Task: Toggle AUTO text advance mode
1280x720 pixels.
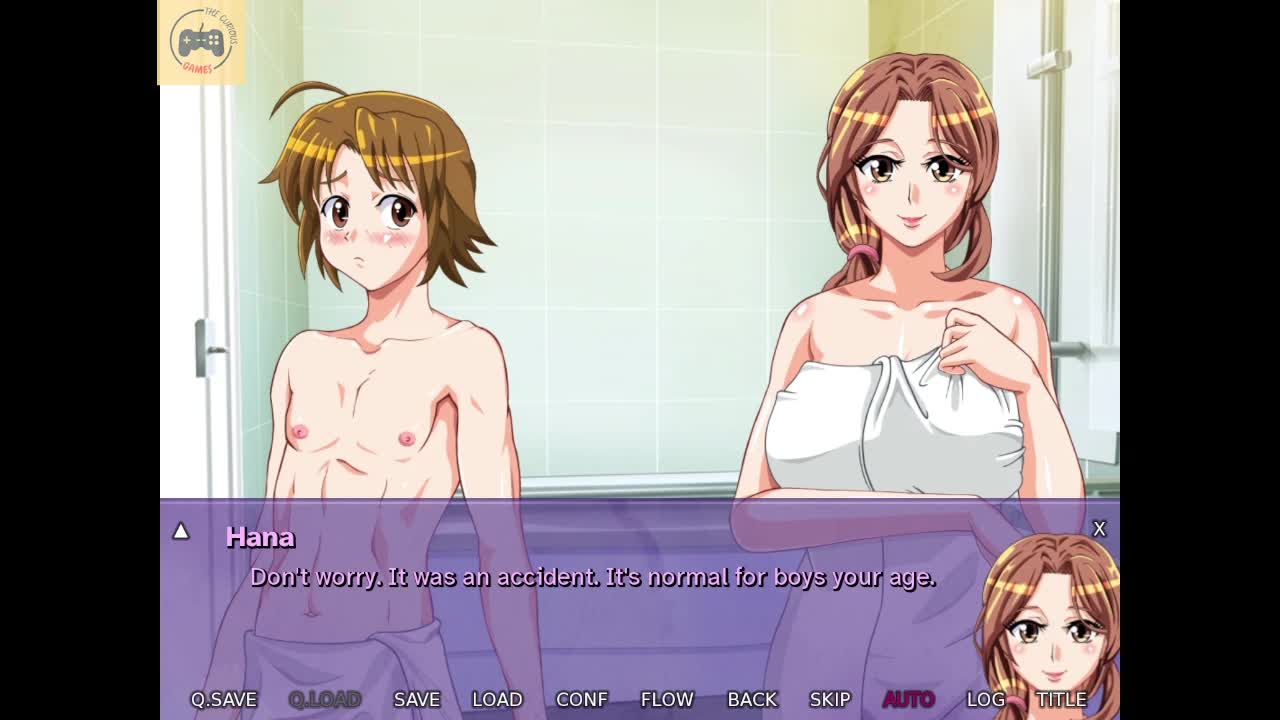Action: (x=908, y=700)
